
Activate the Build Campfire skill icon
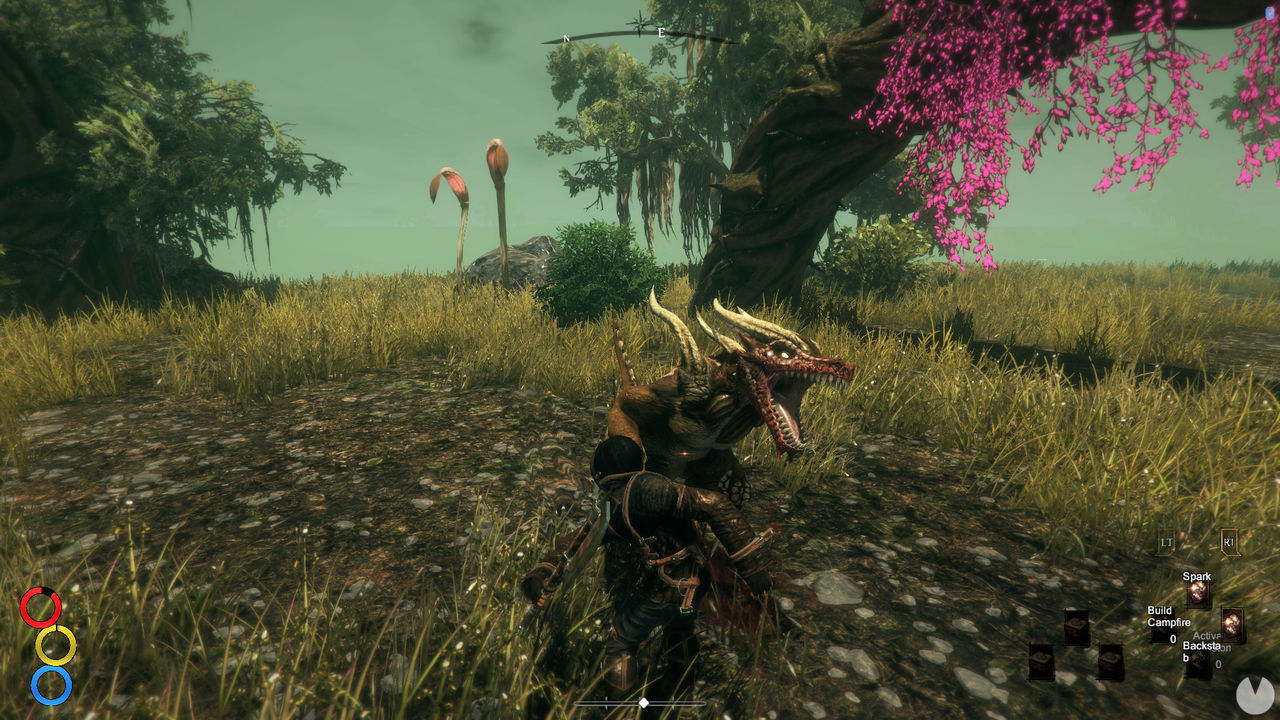(1162, 630)
